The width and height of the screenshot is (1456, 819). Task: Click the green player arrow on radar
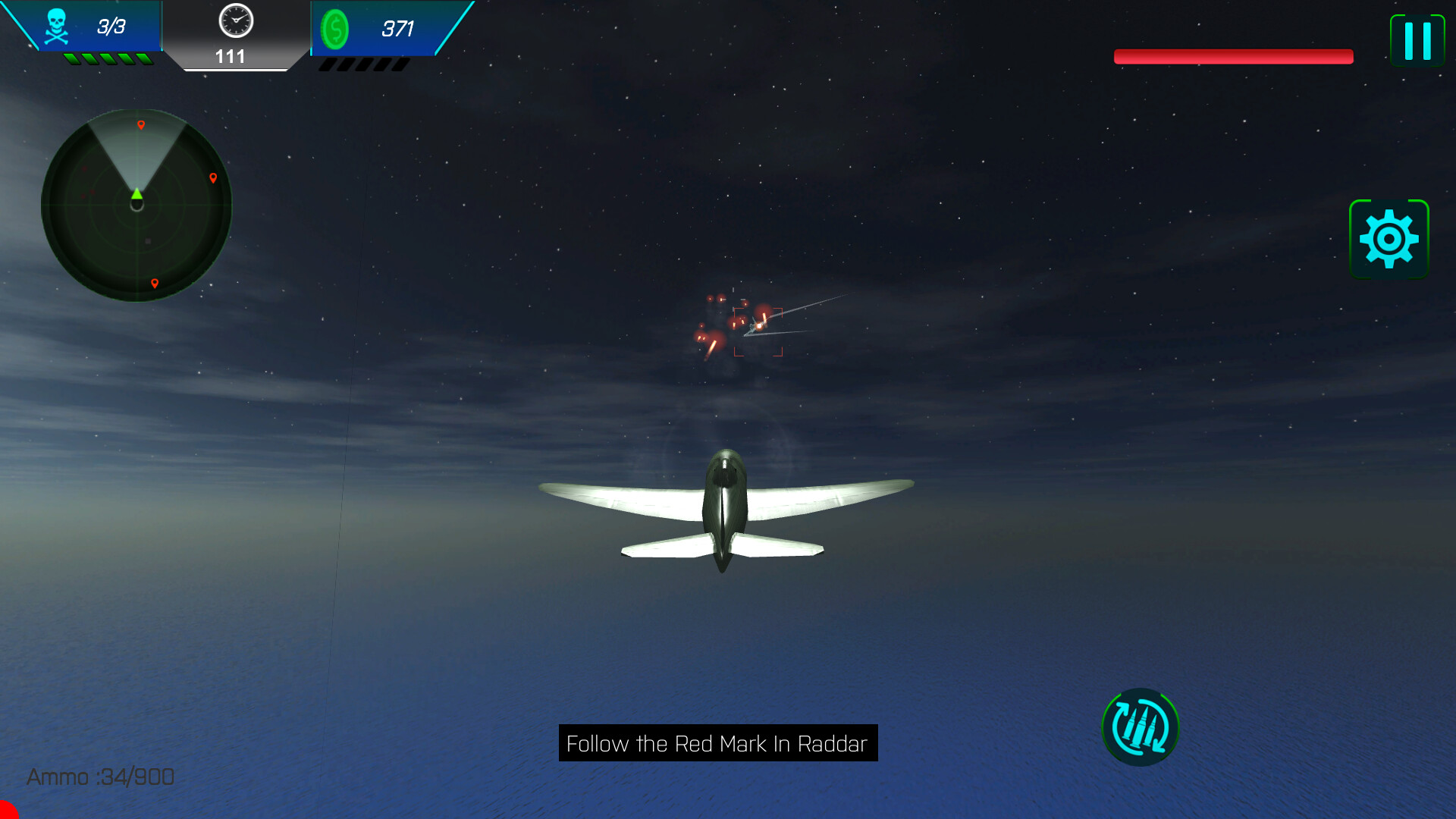coord(136,196)
